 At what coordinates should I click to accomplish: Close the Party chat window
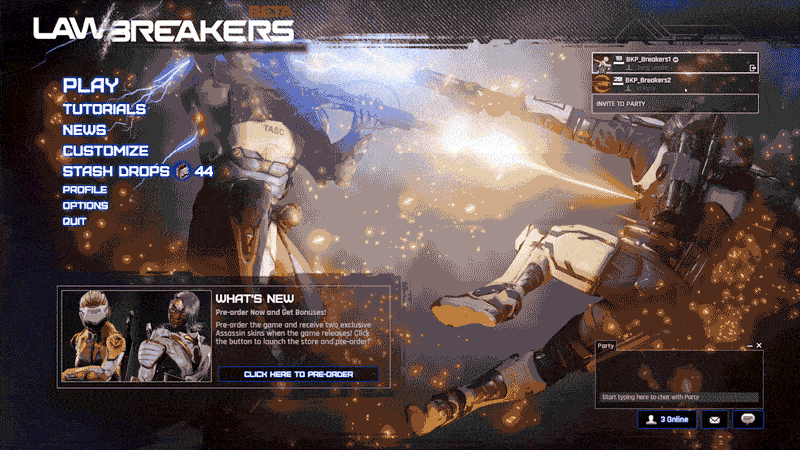click(759, 345)
